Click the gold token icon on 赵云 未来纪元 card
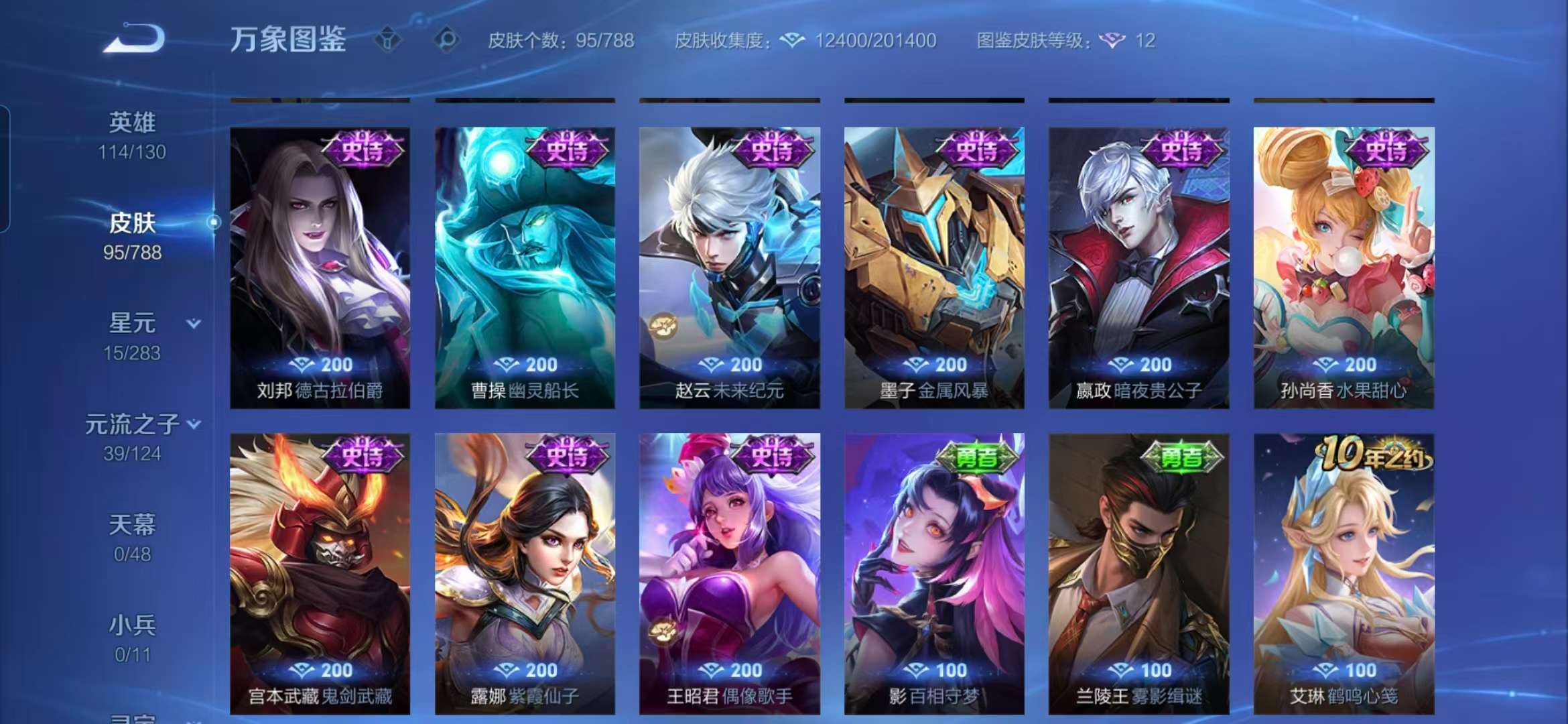 click(661, 325)
